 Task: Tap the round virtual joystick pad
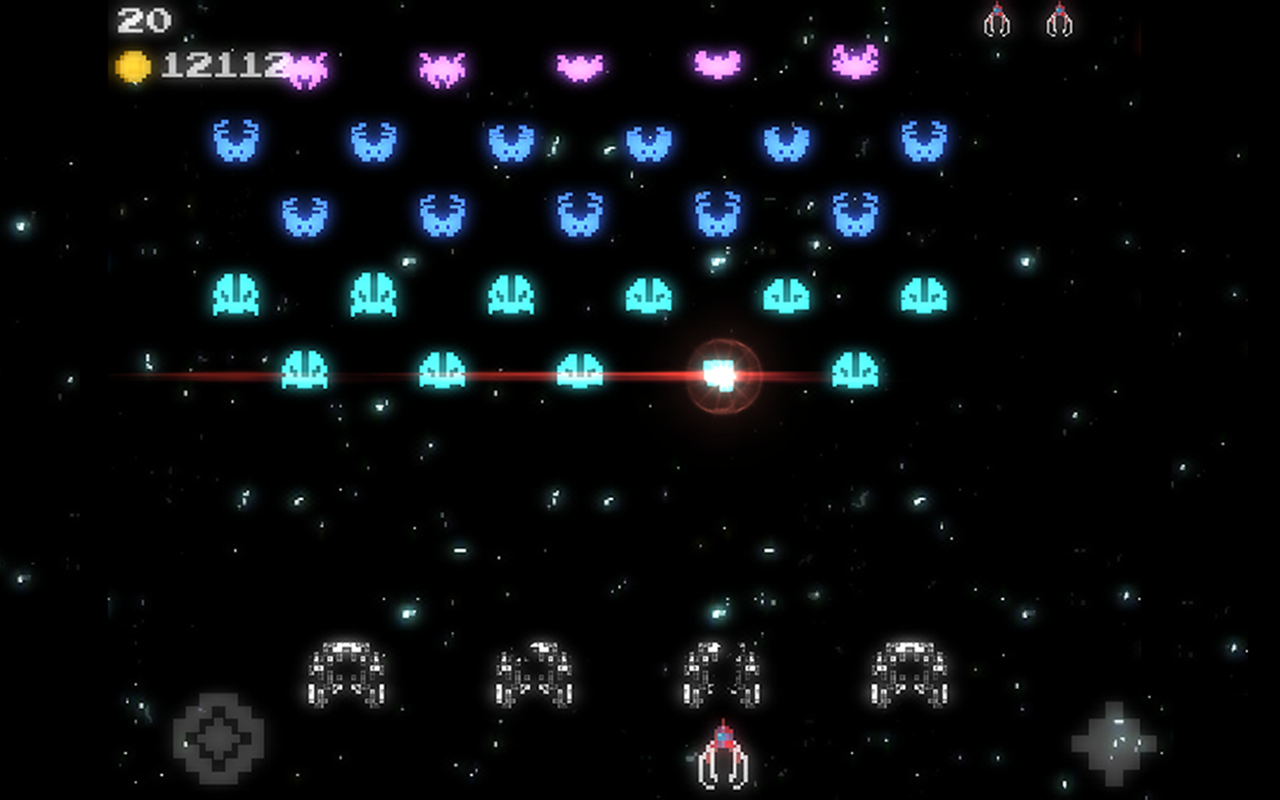pos(219,738)
